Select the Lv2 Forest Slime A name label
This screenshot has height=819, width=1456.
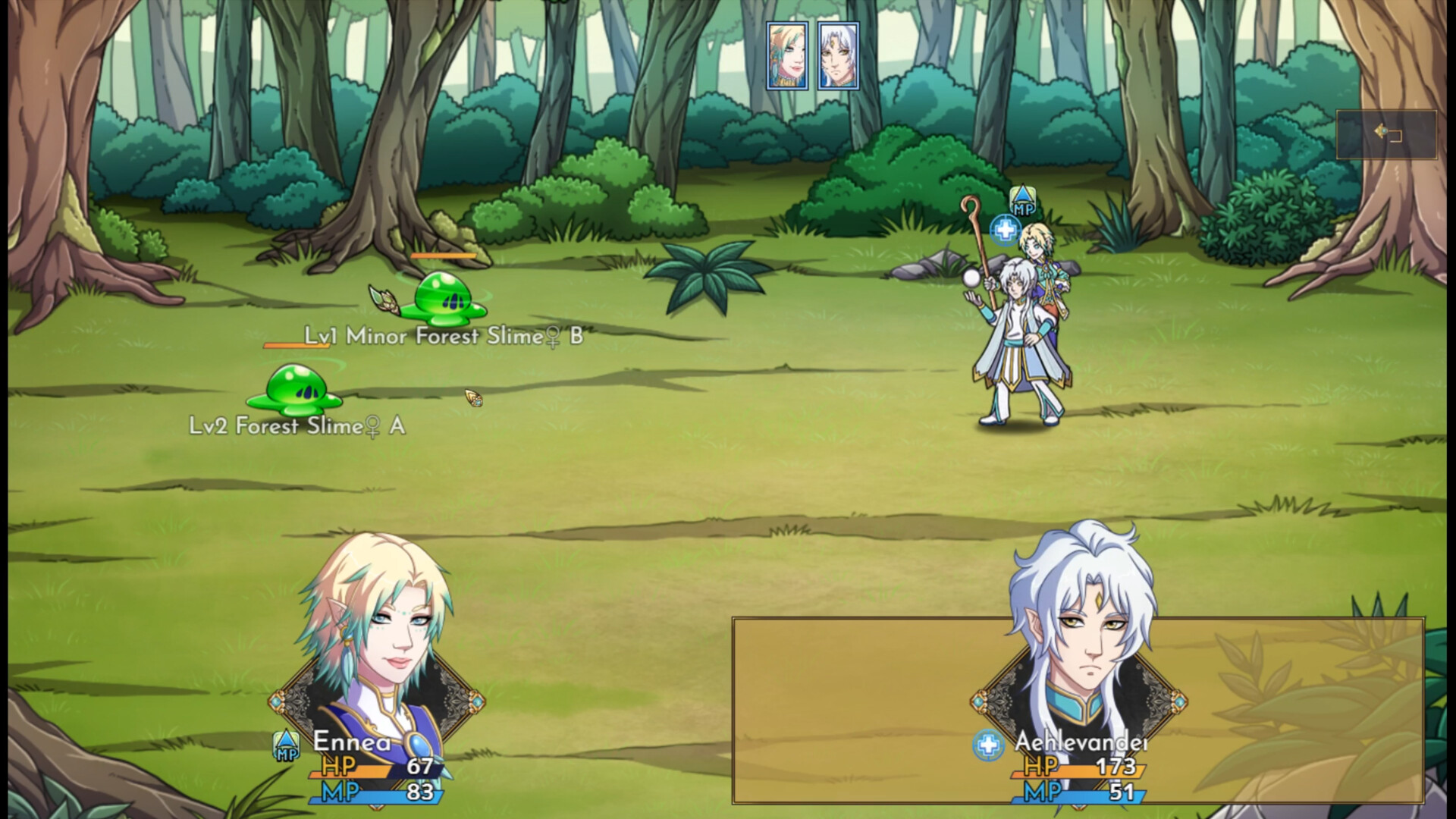(296, 427)
